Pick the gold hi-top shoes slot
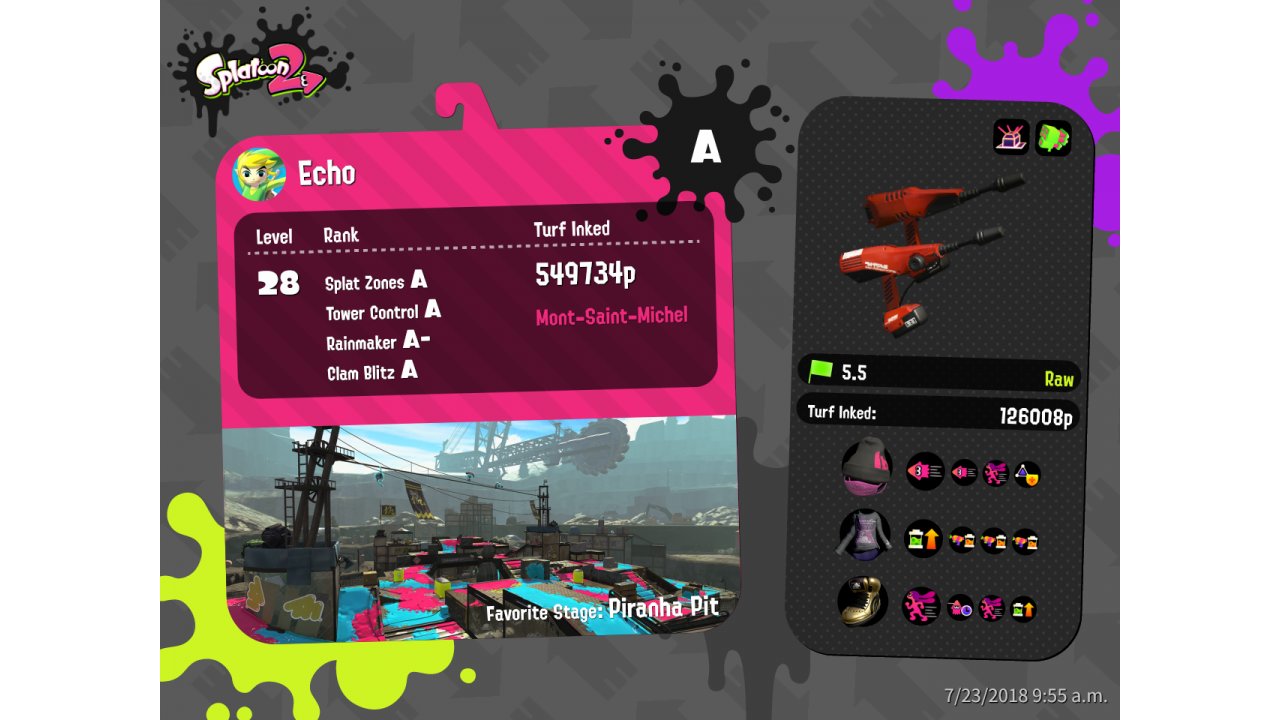Image resolution: width=1280 pixels, height=720 pixels. pos(862,603)
